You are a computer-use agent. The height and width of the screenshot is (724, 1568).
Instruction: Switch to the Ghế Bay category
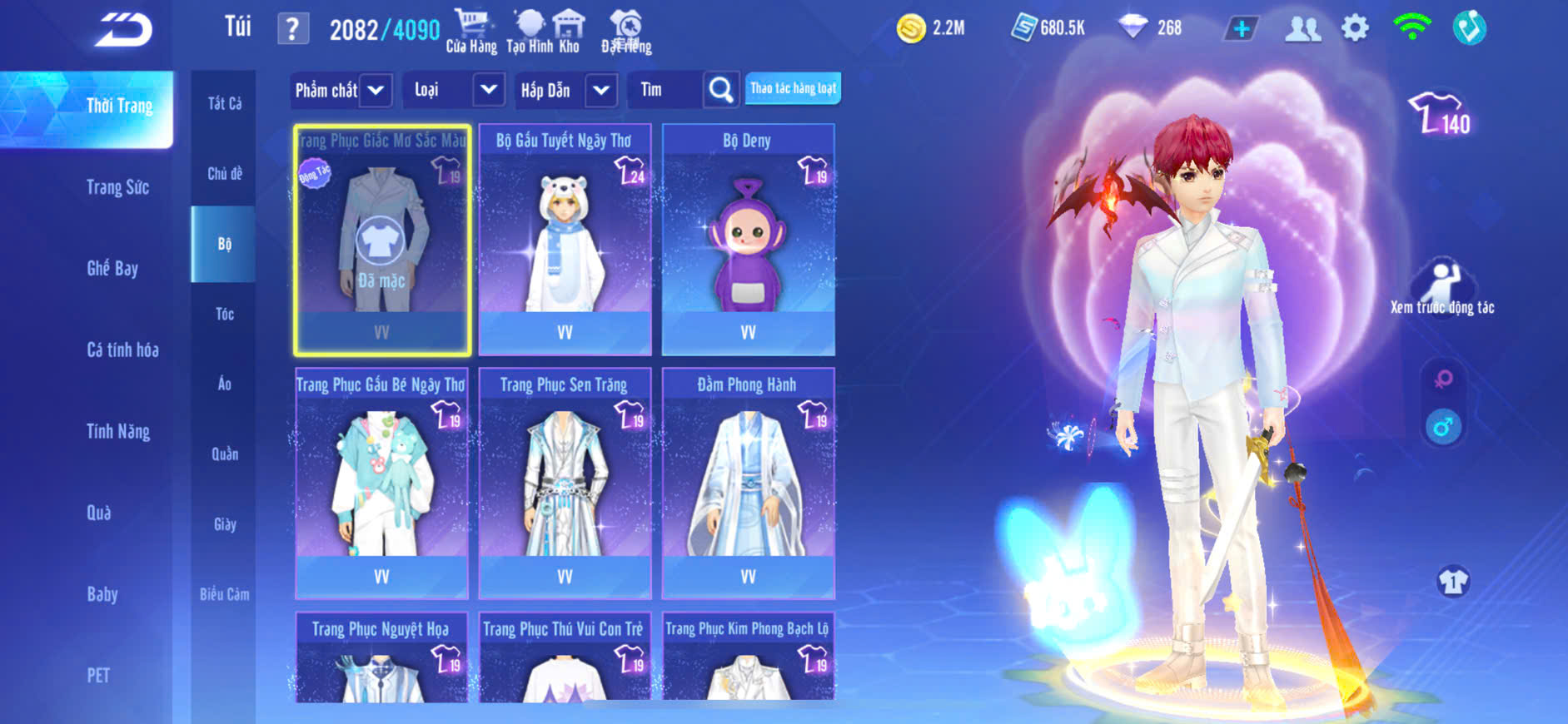click(112, 268)
